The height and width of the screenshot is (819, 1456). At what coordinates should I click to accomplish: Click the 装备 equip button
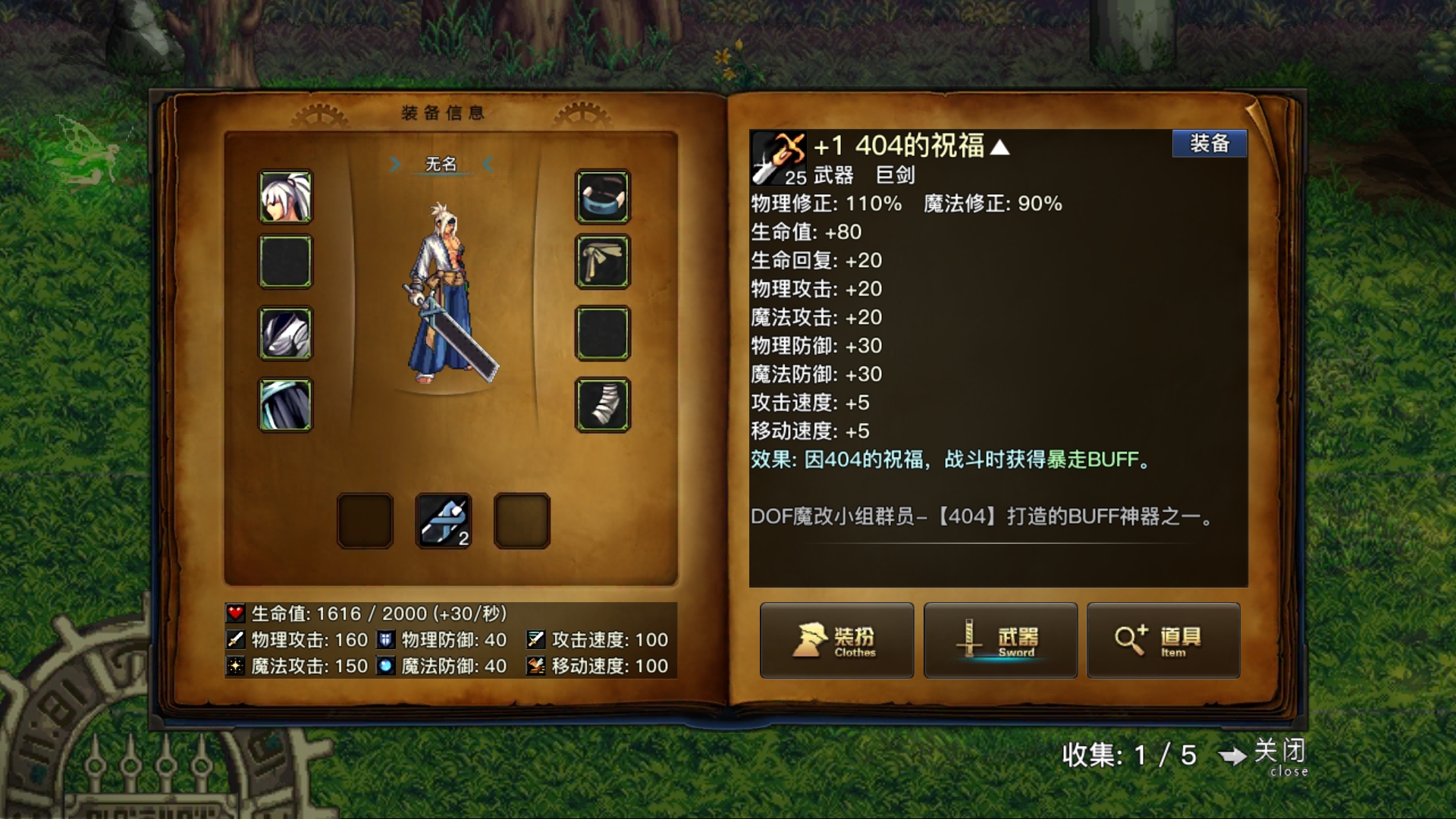(x=1210, y=143)
